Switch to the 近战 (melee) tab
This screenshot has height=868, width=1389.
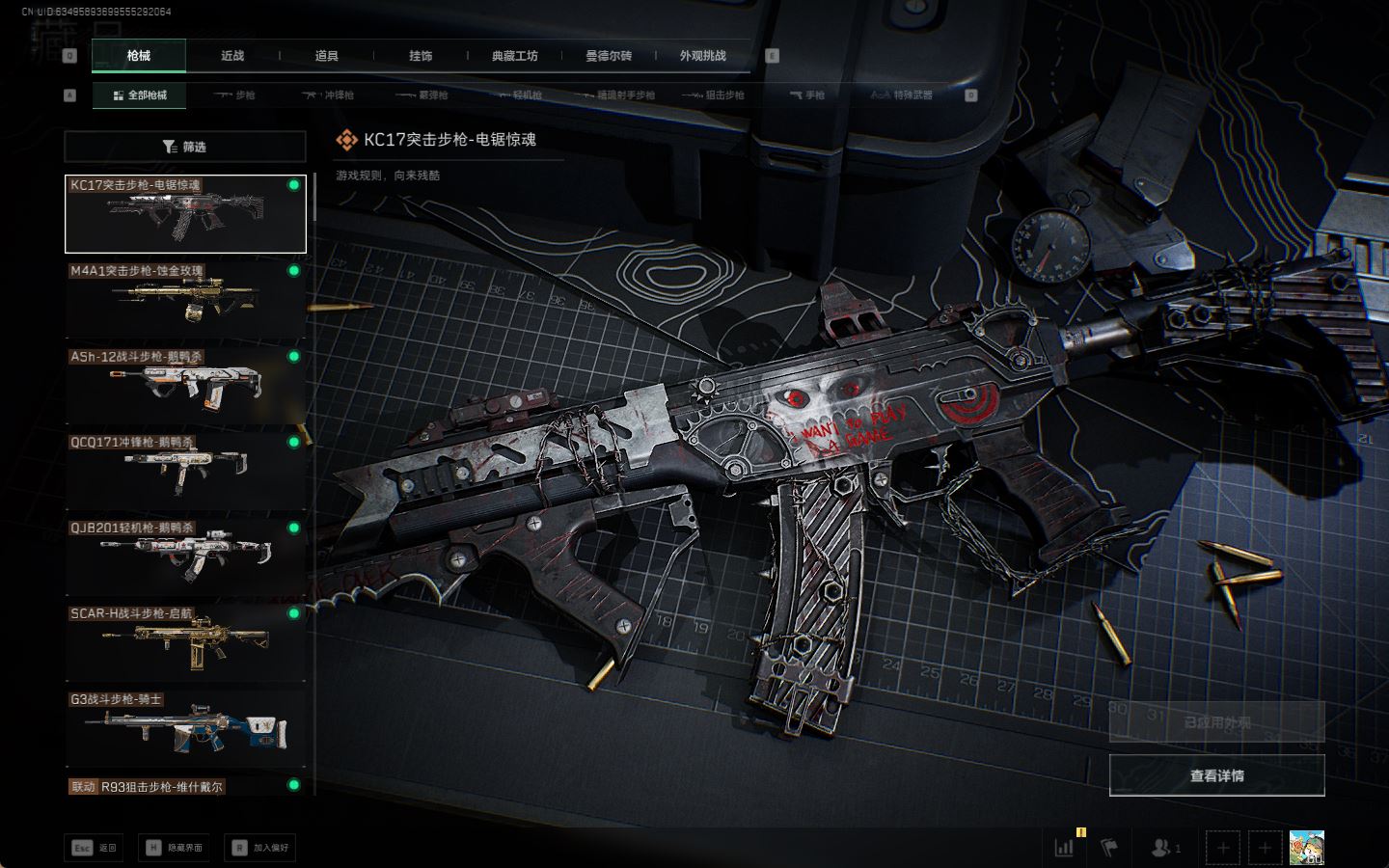tap(232, 56)
